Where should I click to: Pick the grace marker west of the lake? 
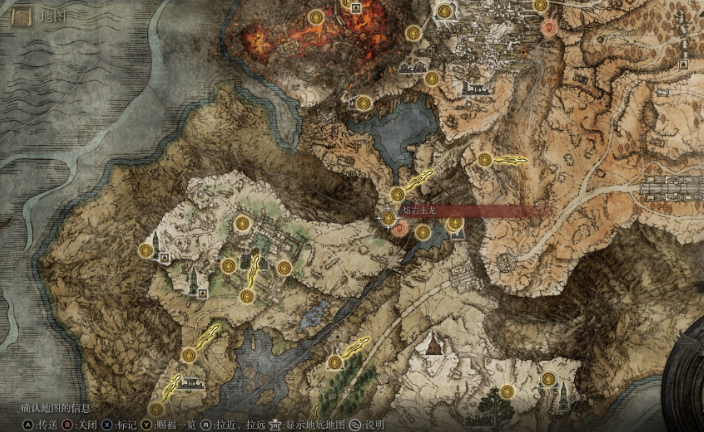[x=363, y=102]
